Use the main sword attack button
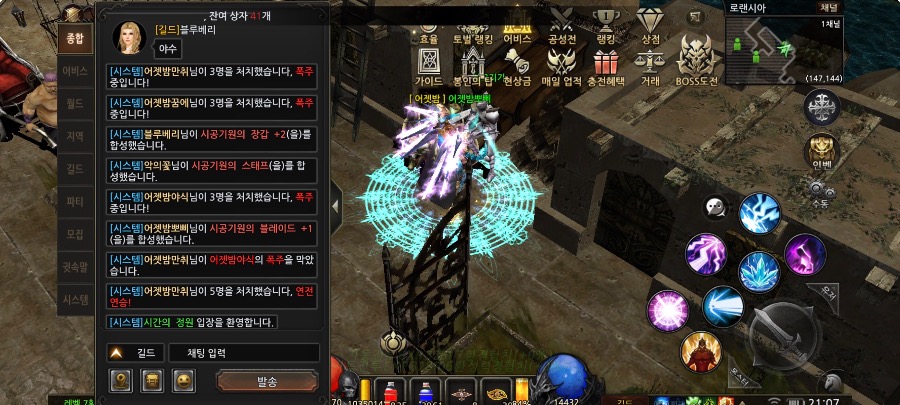 tap(782, 329)
